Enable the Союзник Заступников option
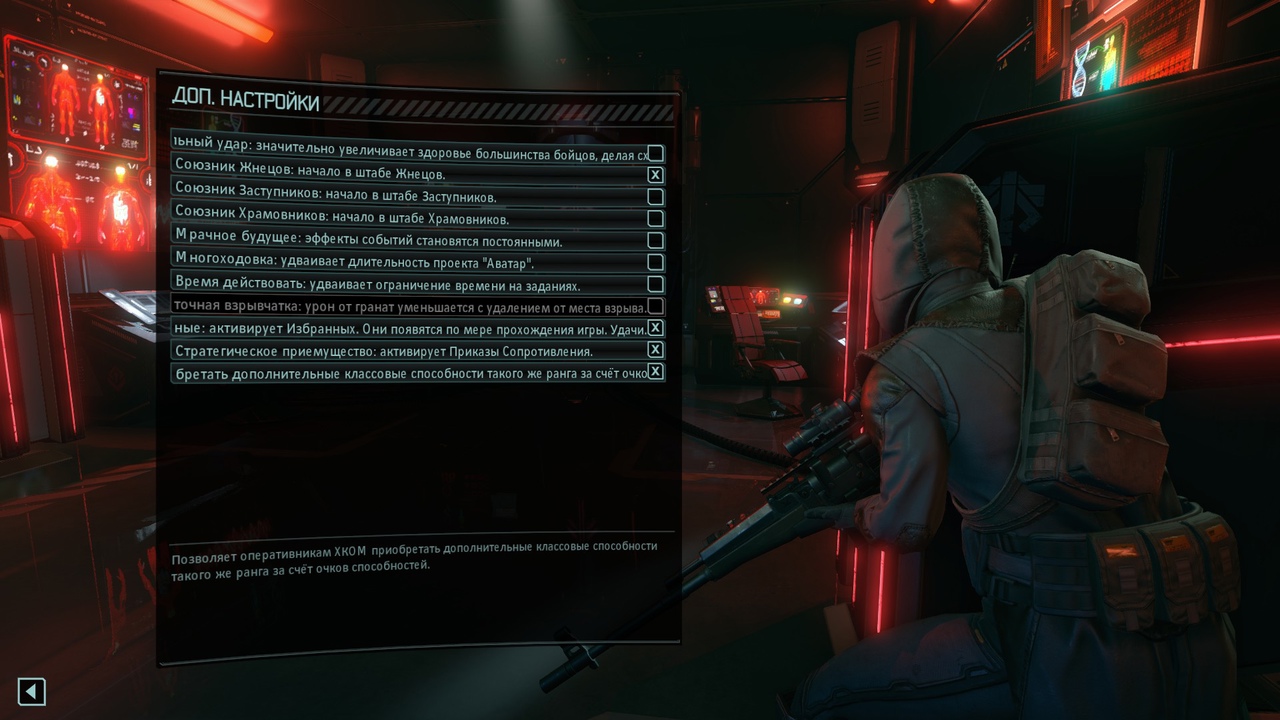 pyautogui.click(x=655, y=197)
